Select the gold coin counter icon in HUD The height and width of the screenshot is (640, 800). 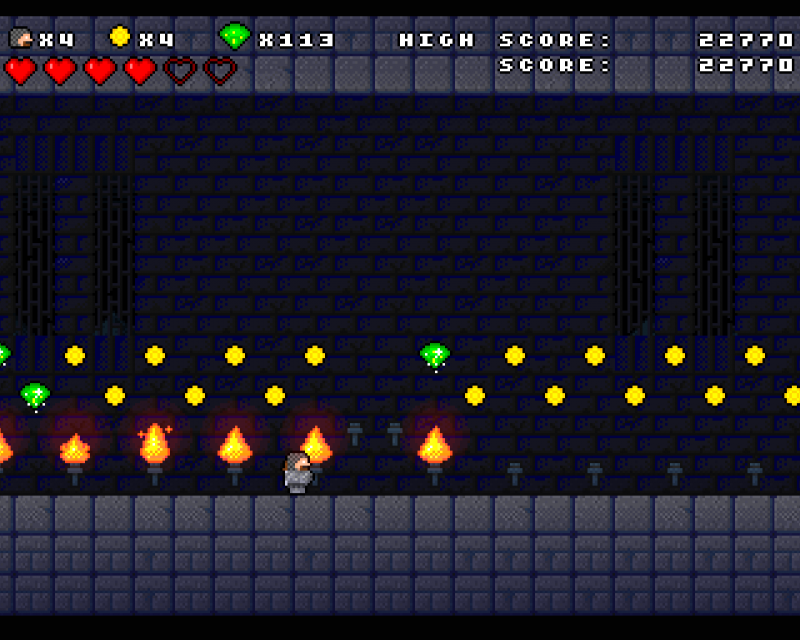pyautogui.click(x=120, y=38)
